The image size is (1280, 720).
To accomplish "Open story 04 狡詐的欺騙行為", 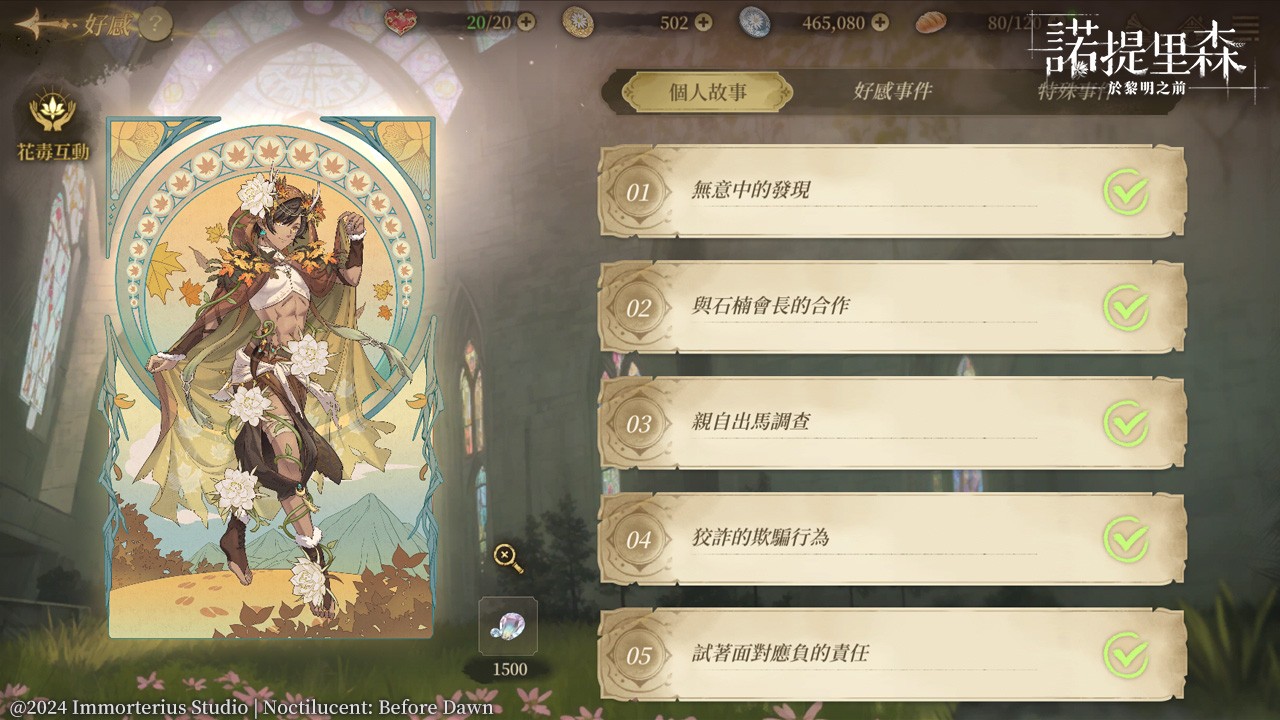I will [x=892, y=539].
